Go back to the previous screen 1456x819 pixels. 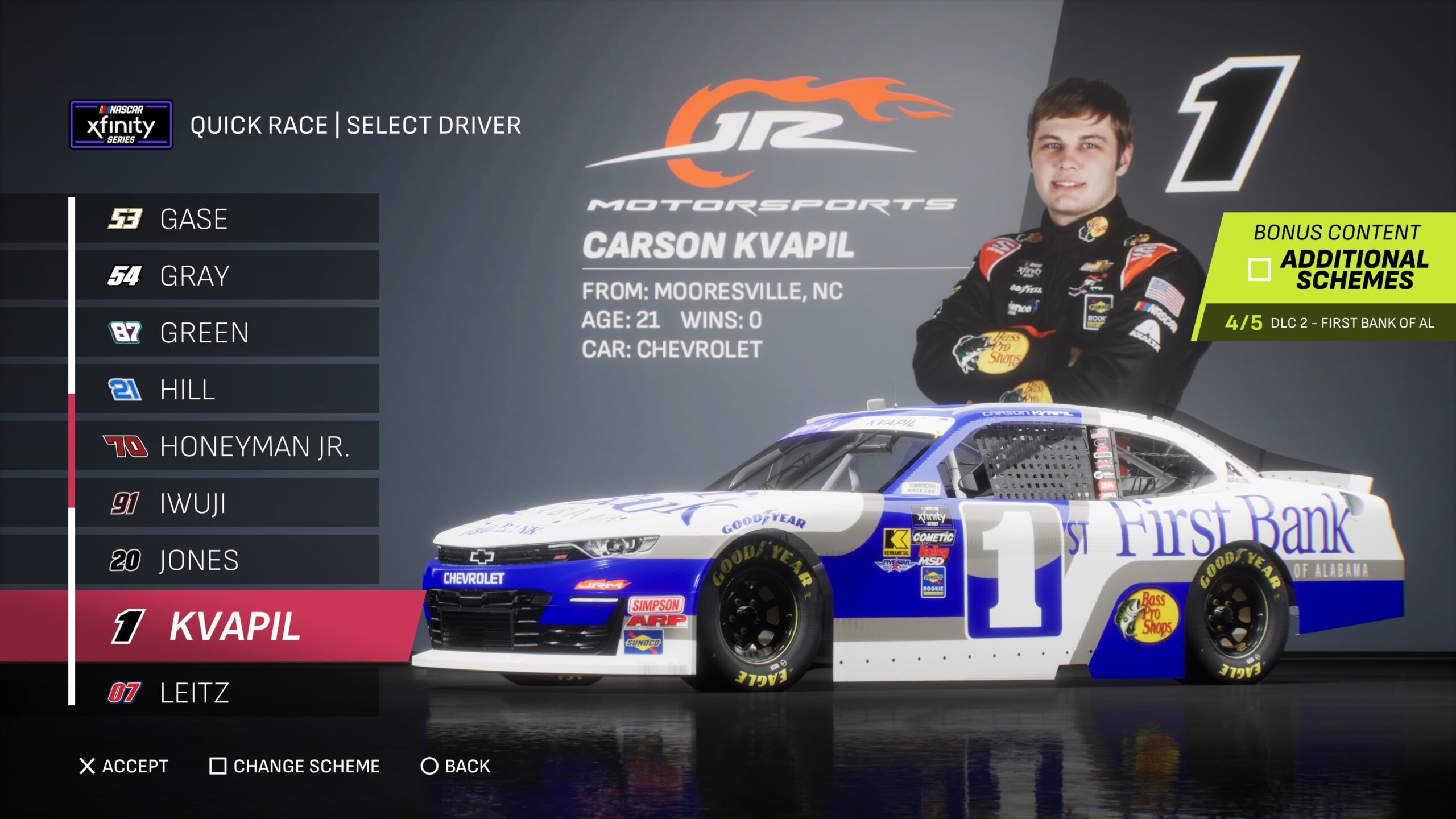point(456,766)
